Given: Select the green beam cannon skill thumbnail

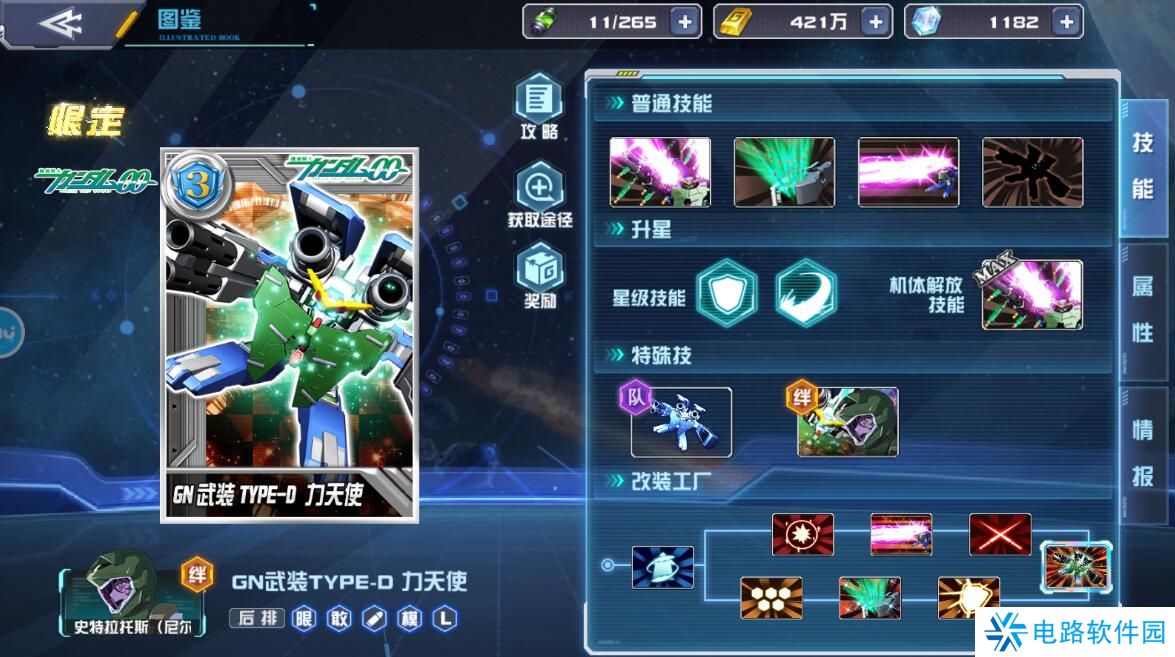Looking at the screenshot, I should pyautogui.click(x=784, y=172).
